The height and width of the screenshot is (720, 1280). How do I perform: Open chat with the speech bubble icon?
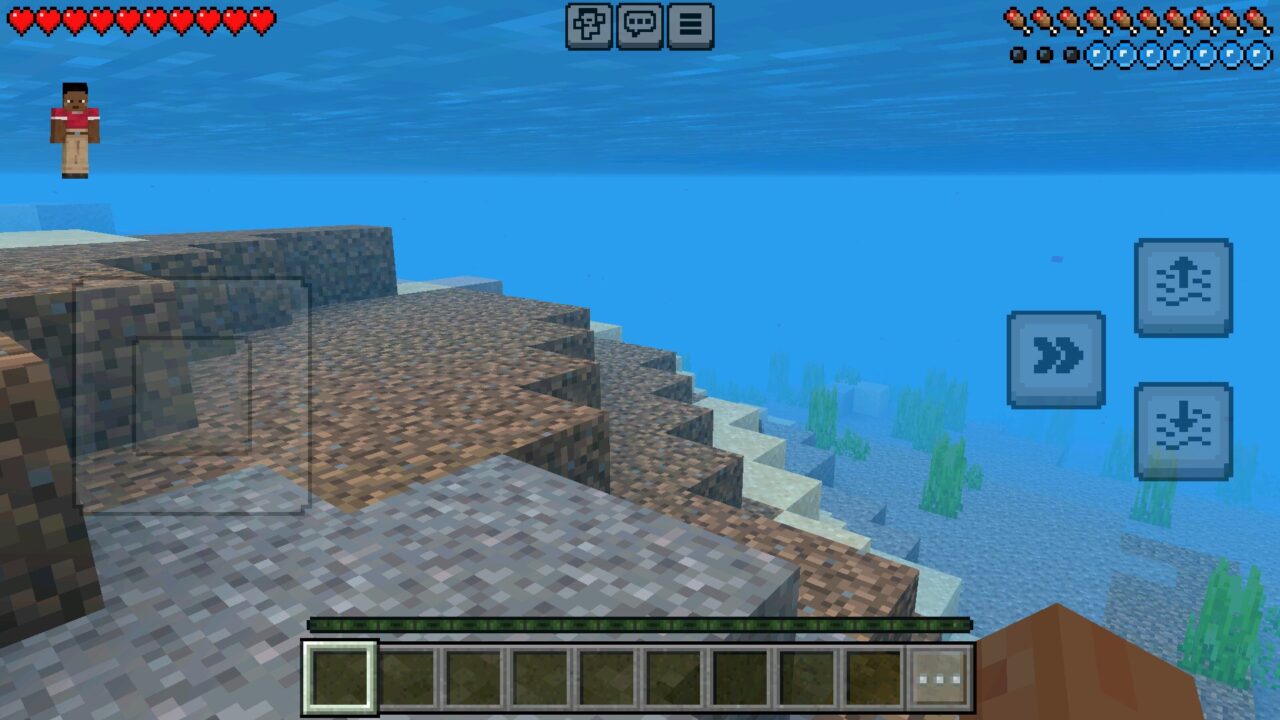coord(640,27)
